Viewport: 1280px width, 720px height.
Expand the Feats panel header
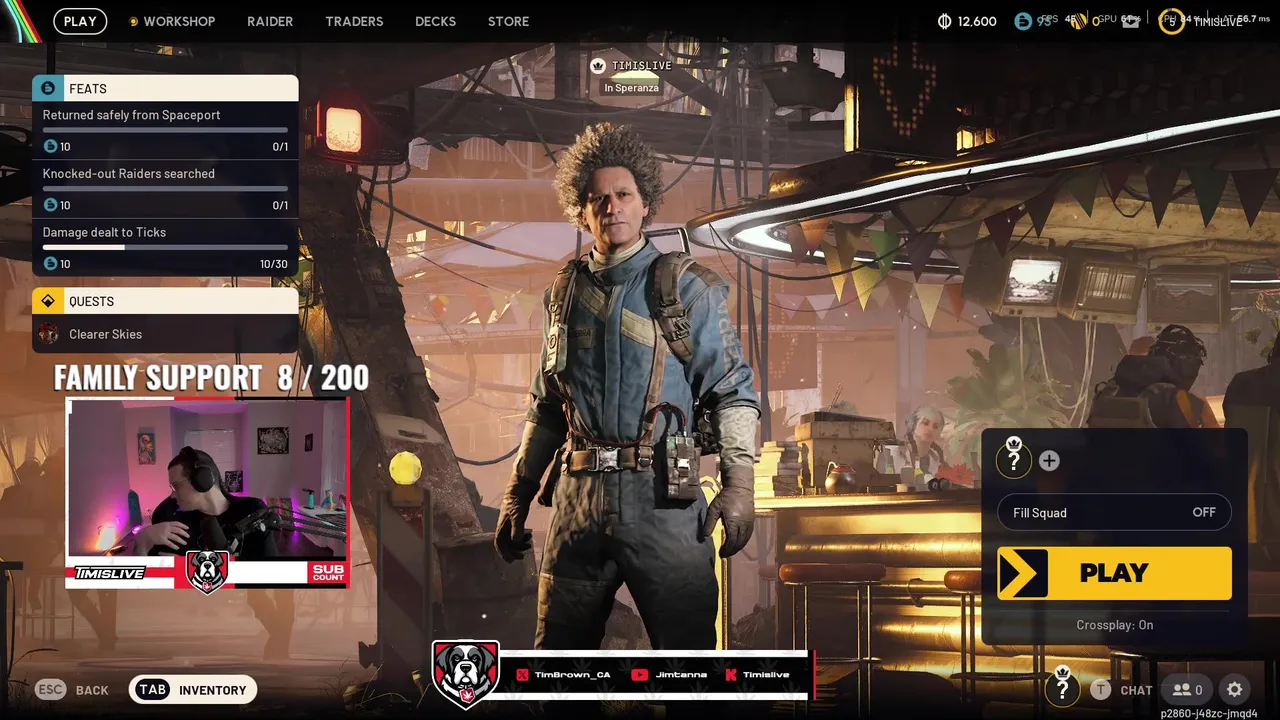click(165, 88)
